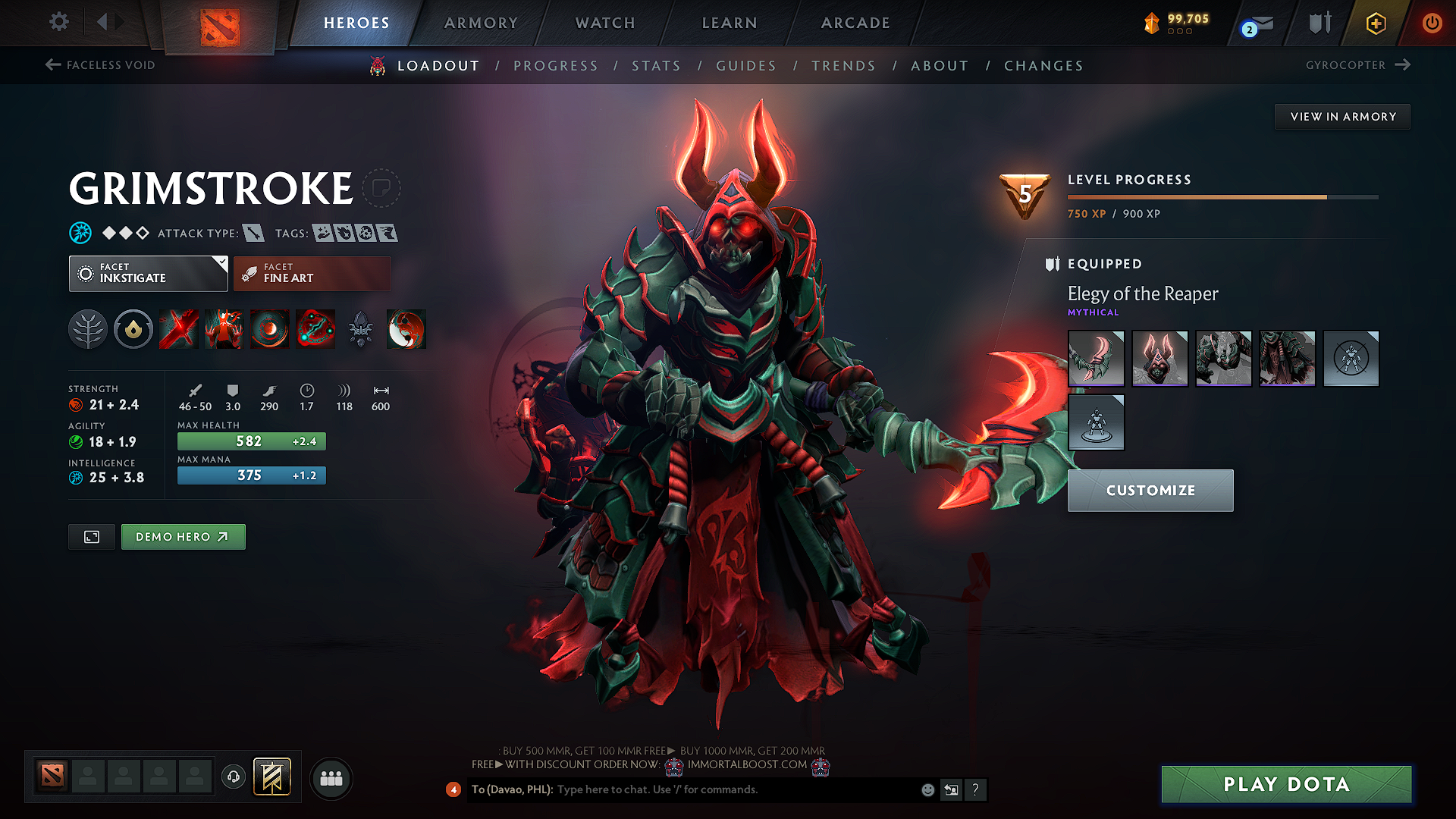Click the innate ability droplet icon
Viewport: 1456px width, 819px height.
(133, 329)
